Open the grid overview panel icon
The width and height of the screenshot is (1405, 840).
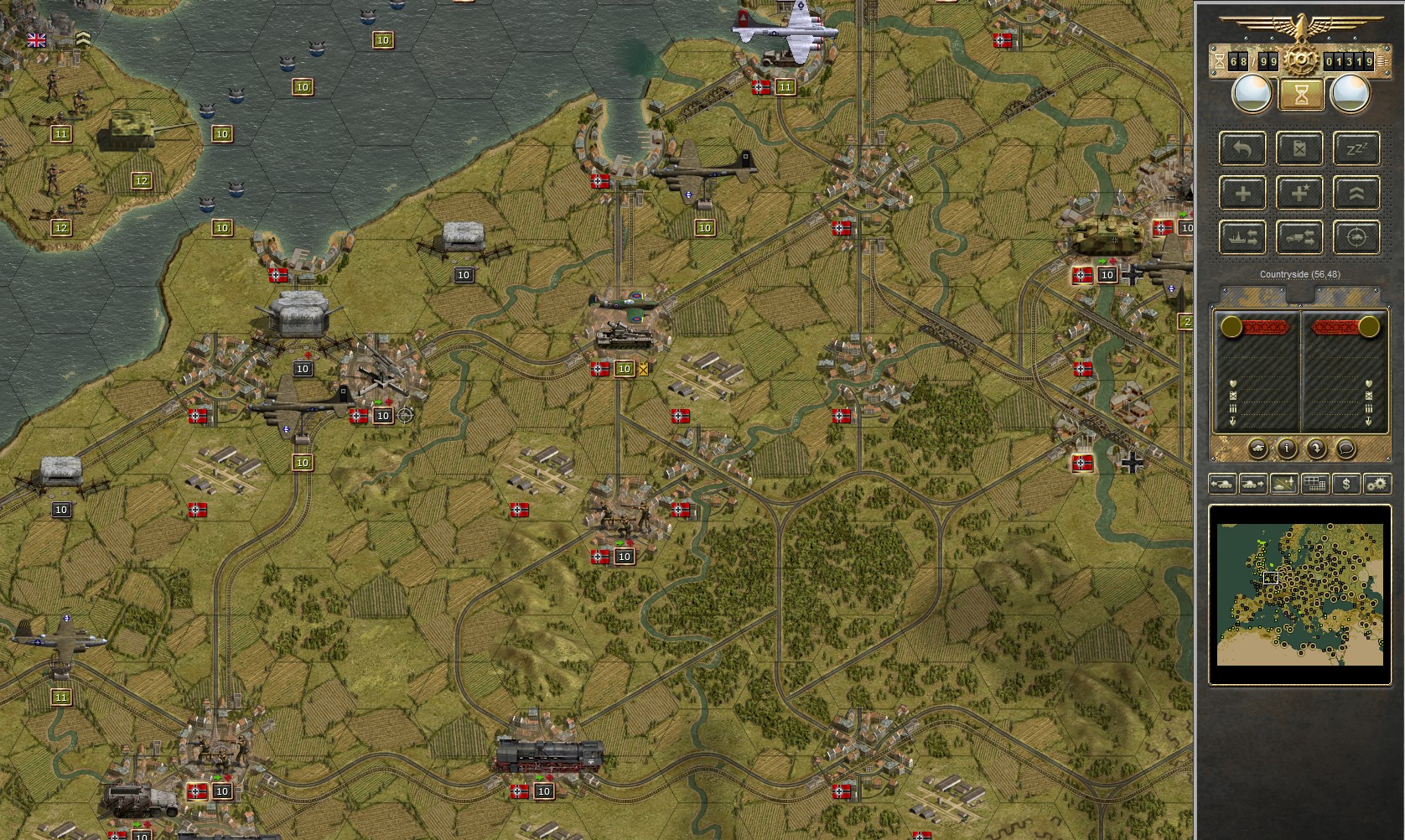click(1314, 484)
